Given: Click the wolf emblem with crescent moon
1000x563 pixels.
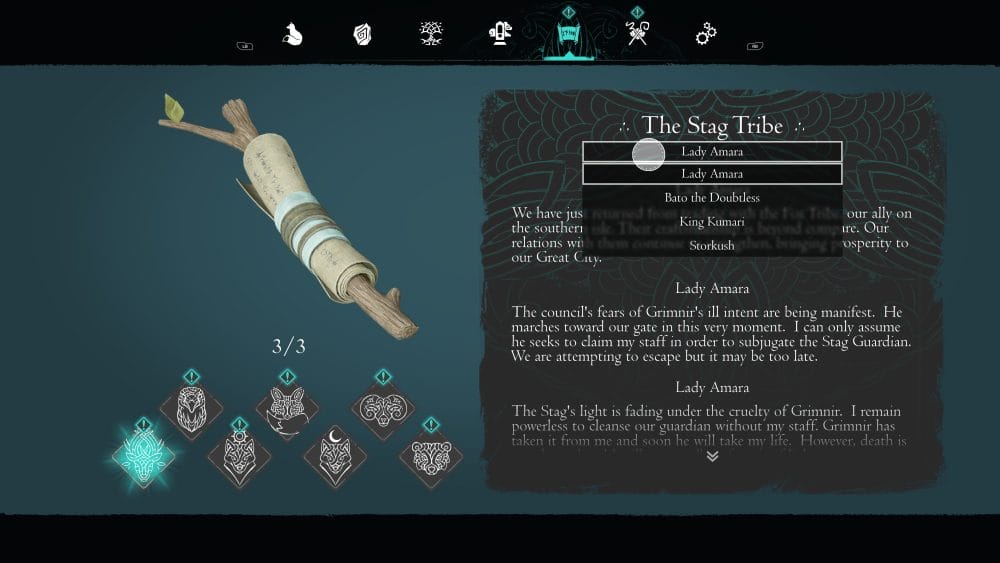Looking at the screenshot, I should [334, 456].
